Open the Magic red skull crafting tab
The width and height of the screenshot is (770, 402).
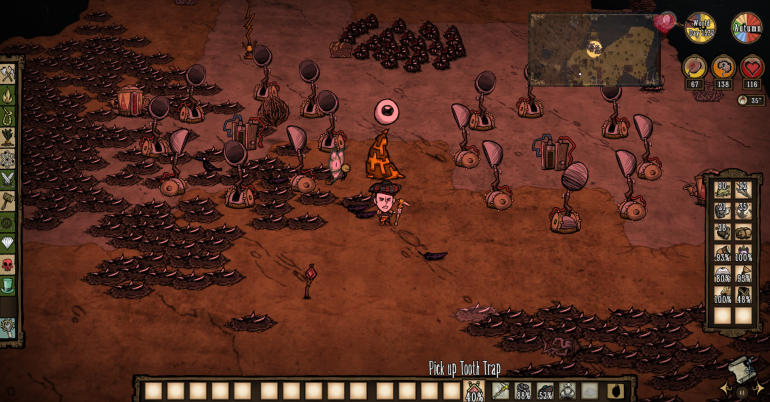point(8,264)
